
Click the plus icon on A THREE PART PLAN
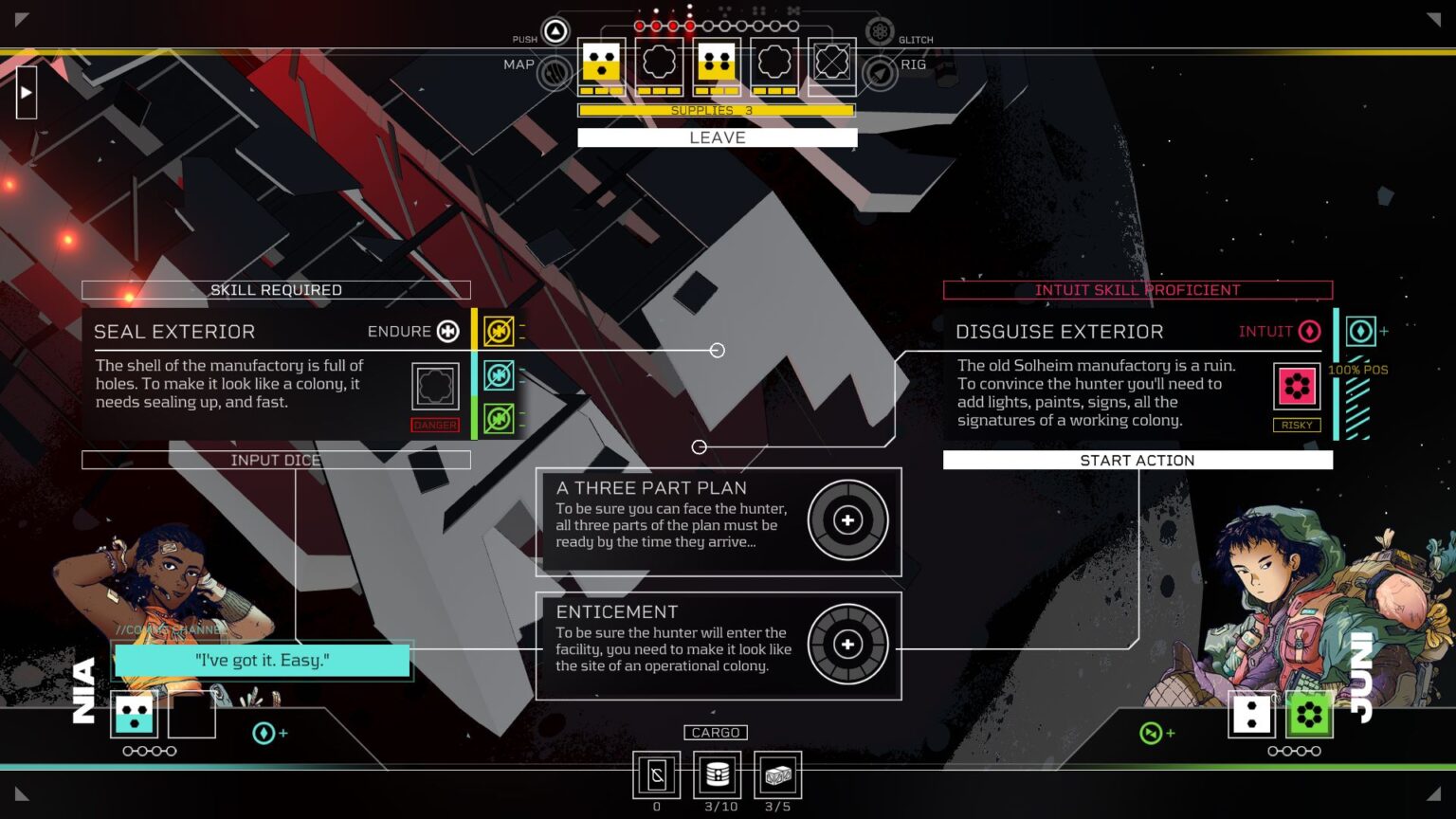(x=847, y=519)
